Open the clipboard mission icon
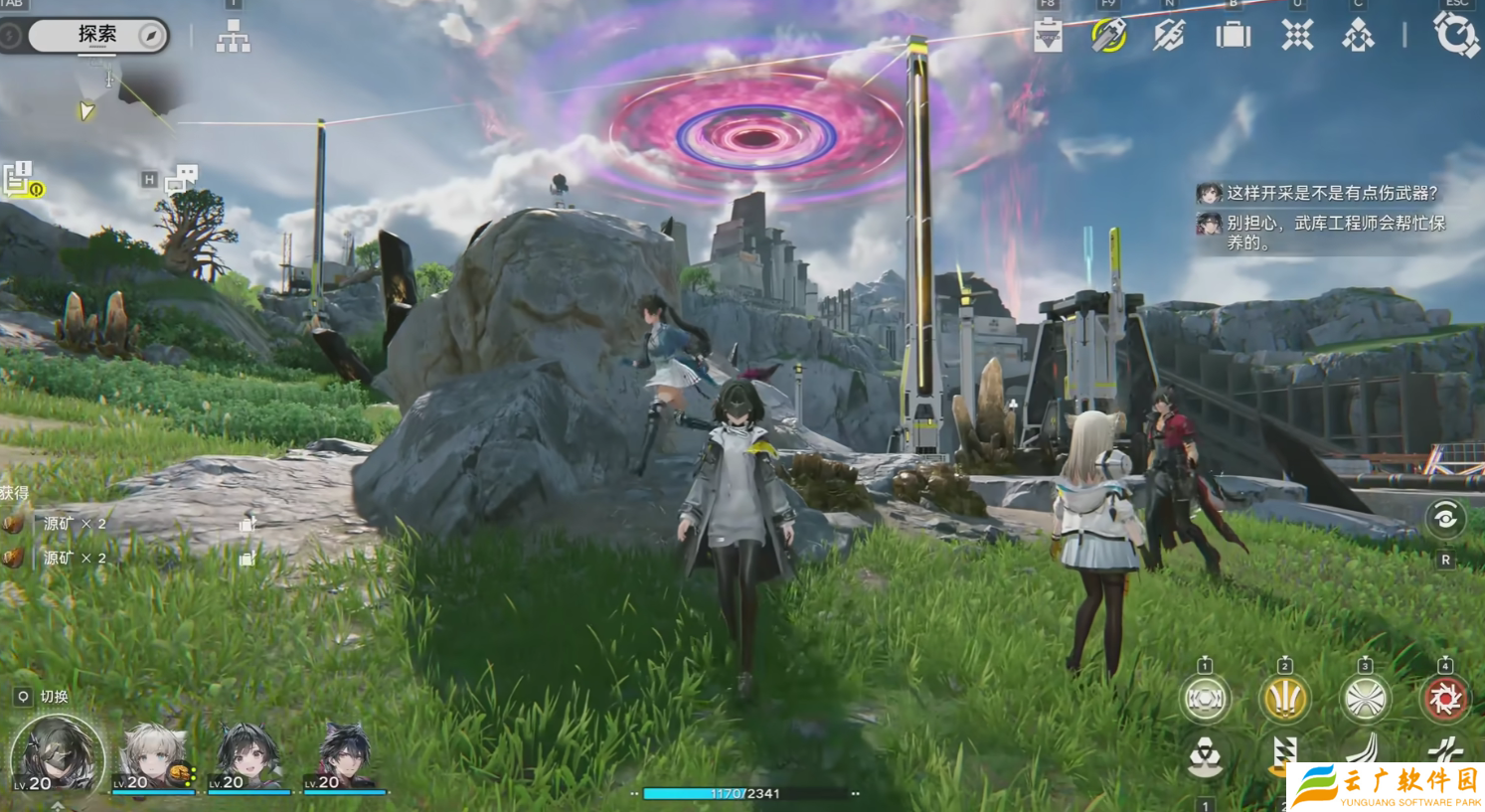1485x812 pixels. (x=1048, y=37)
